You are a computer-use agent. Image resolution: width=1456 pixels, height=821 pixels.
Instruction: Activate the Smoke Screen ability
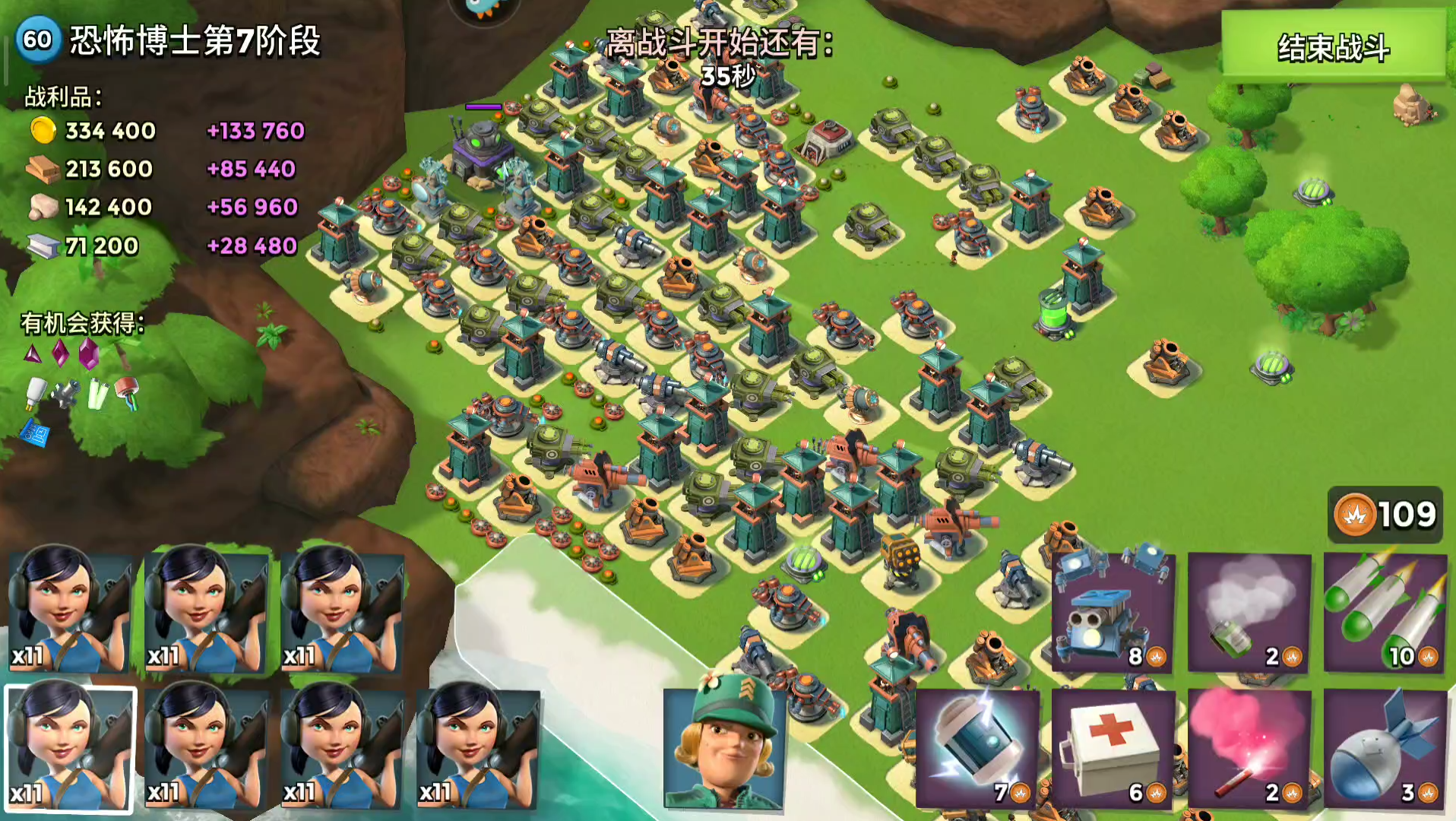1249,612
